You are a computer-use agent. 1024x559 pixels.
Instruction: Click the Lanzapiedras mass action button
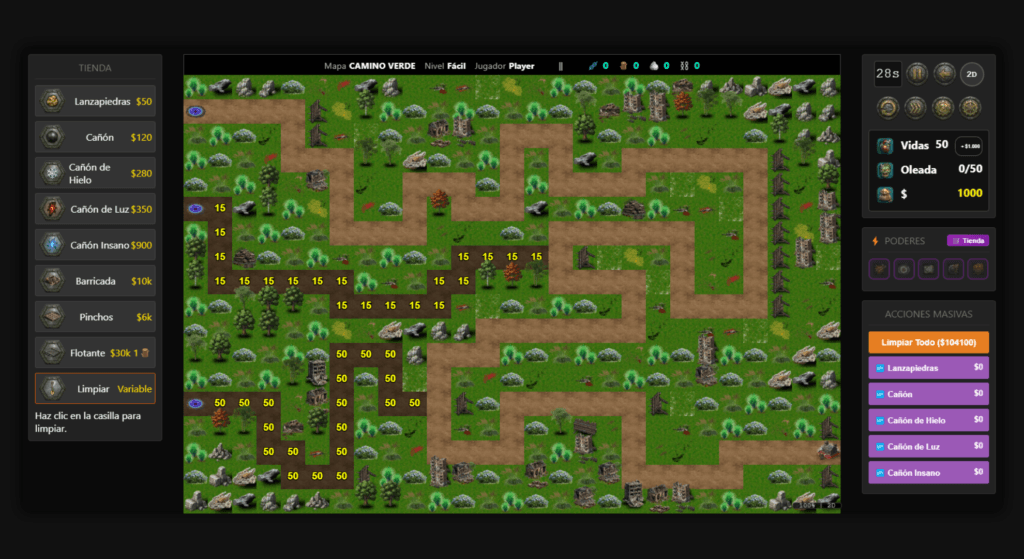(x=928, y=368)
